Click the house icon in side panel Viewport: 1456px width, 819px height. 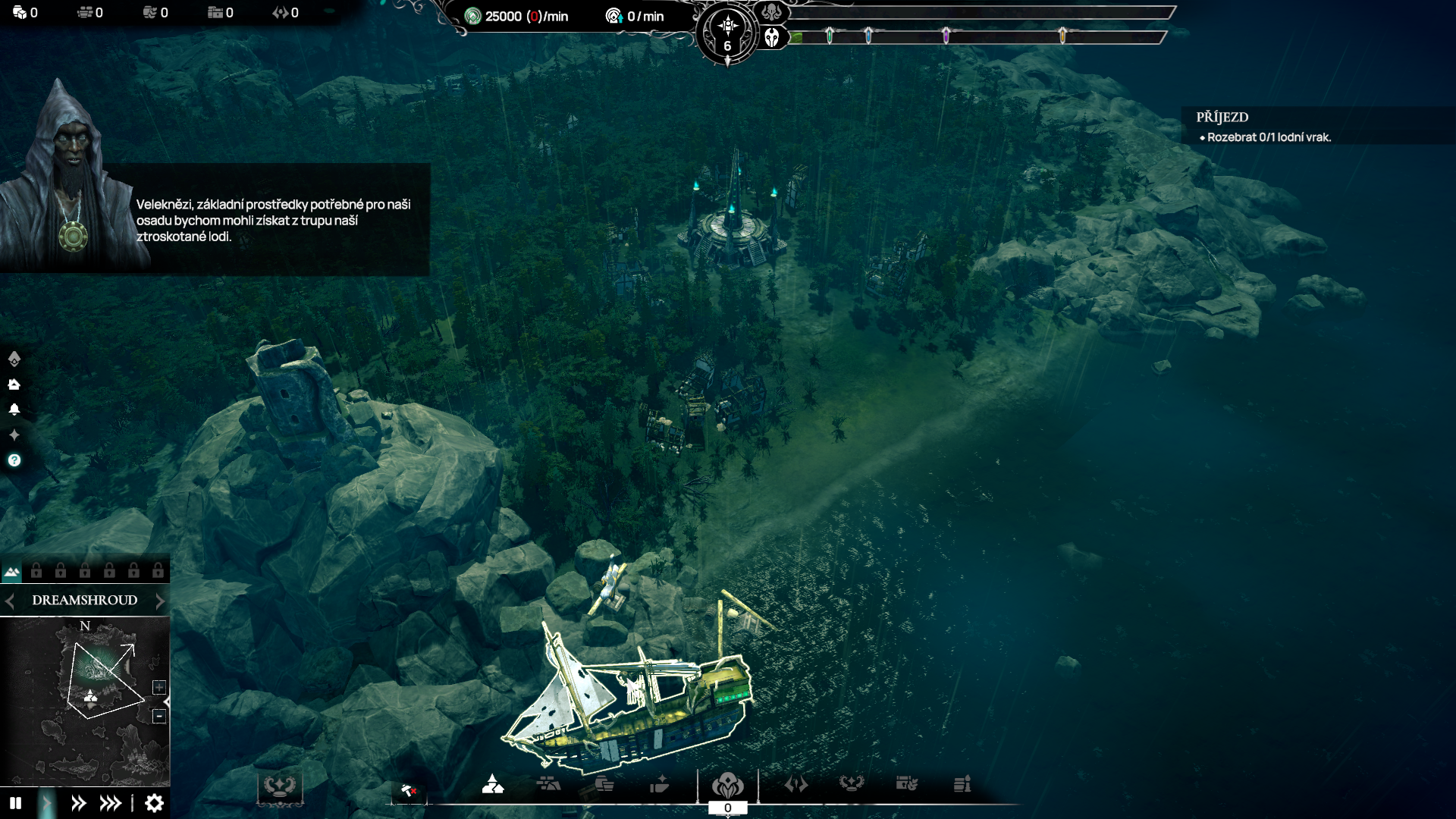click(x=14, y=384)
